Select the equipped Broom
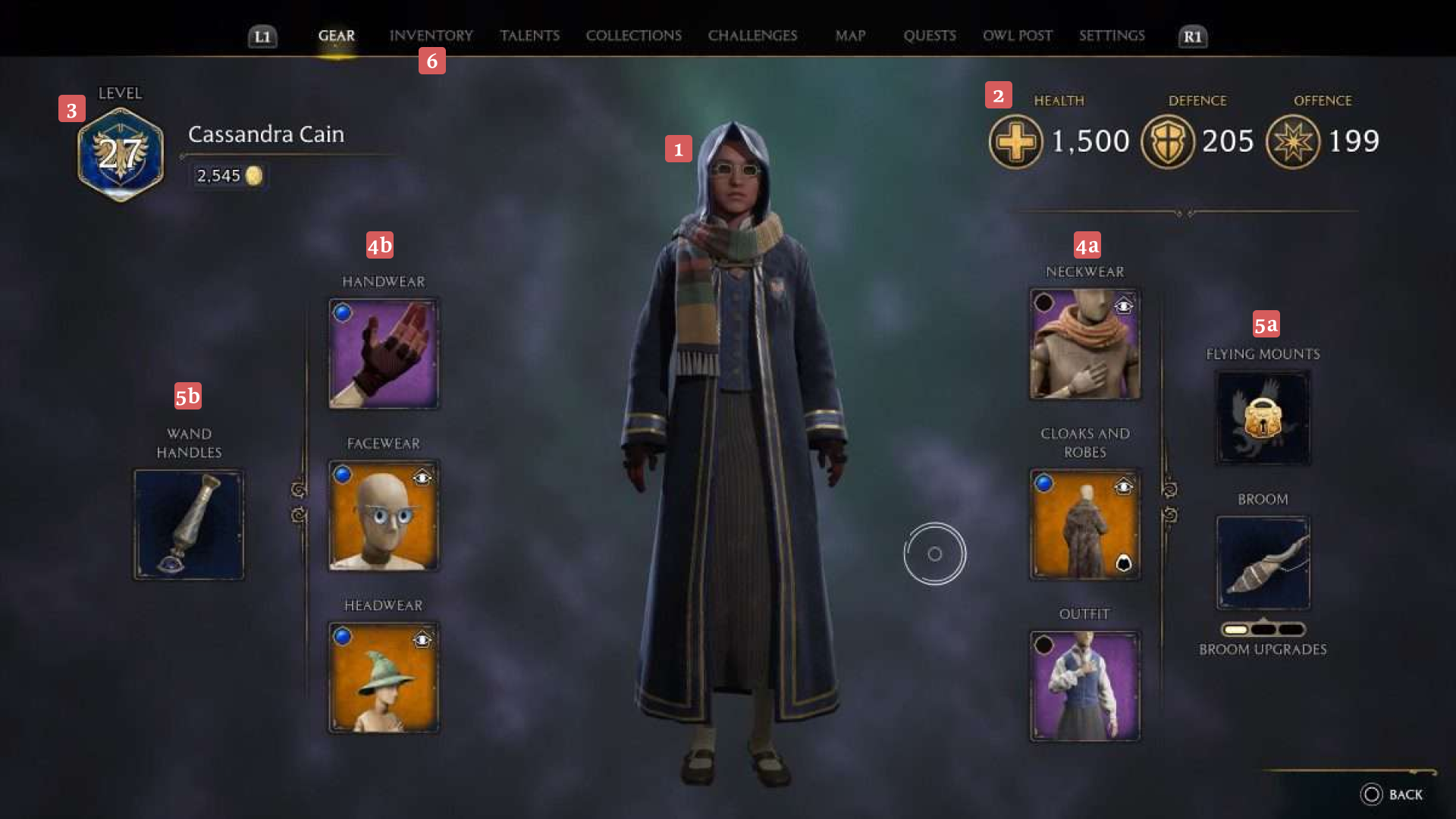 [x=1263, y=563]
